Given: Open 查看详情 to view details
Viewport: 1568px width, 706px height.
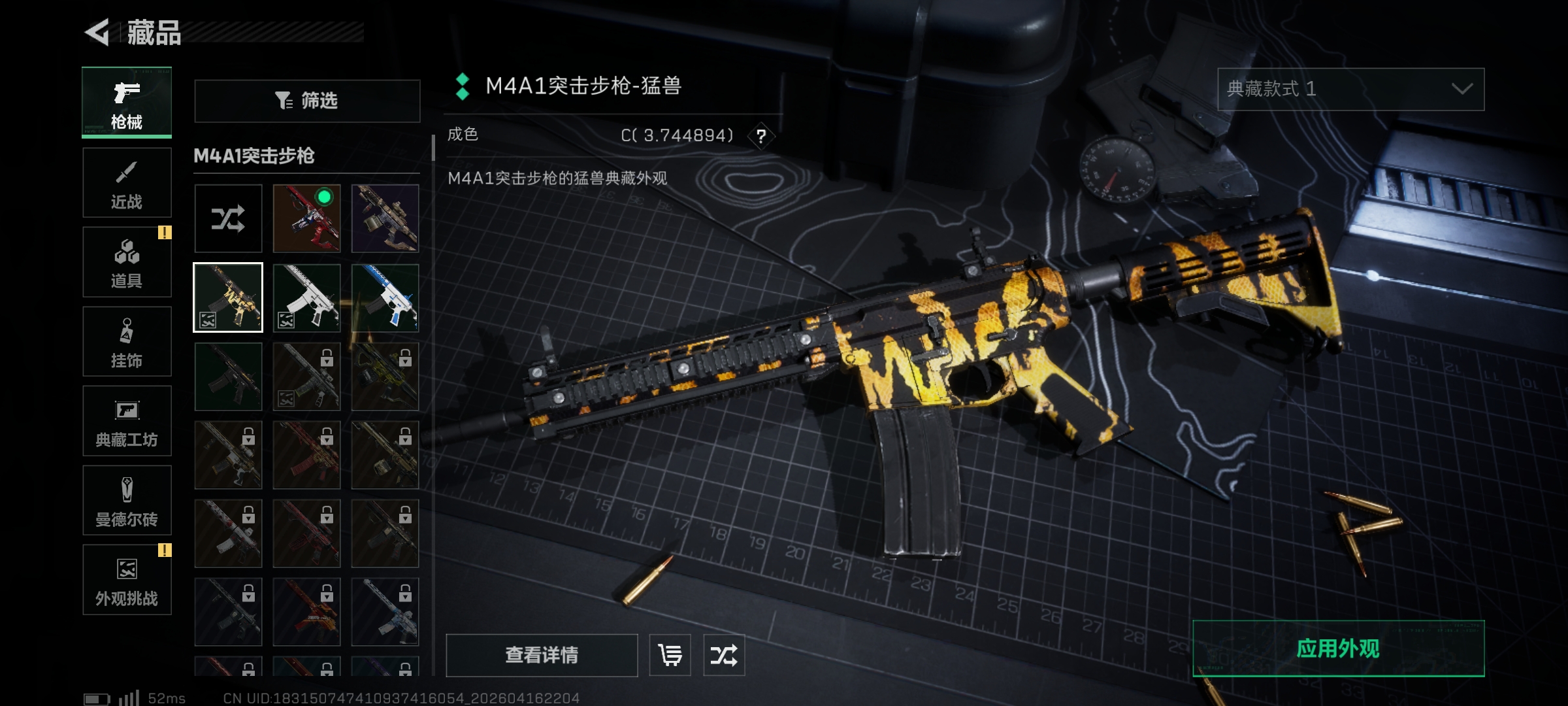Looking at the screenshot, I should 542,655.
